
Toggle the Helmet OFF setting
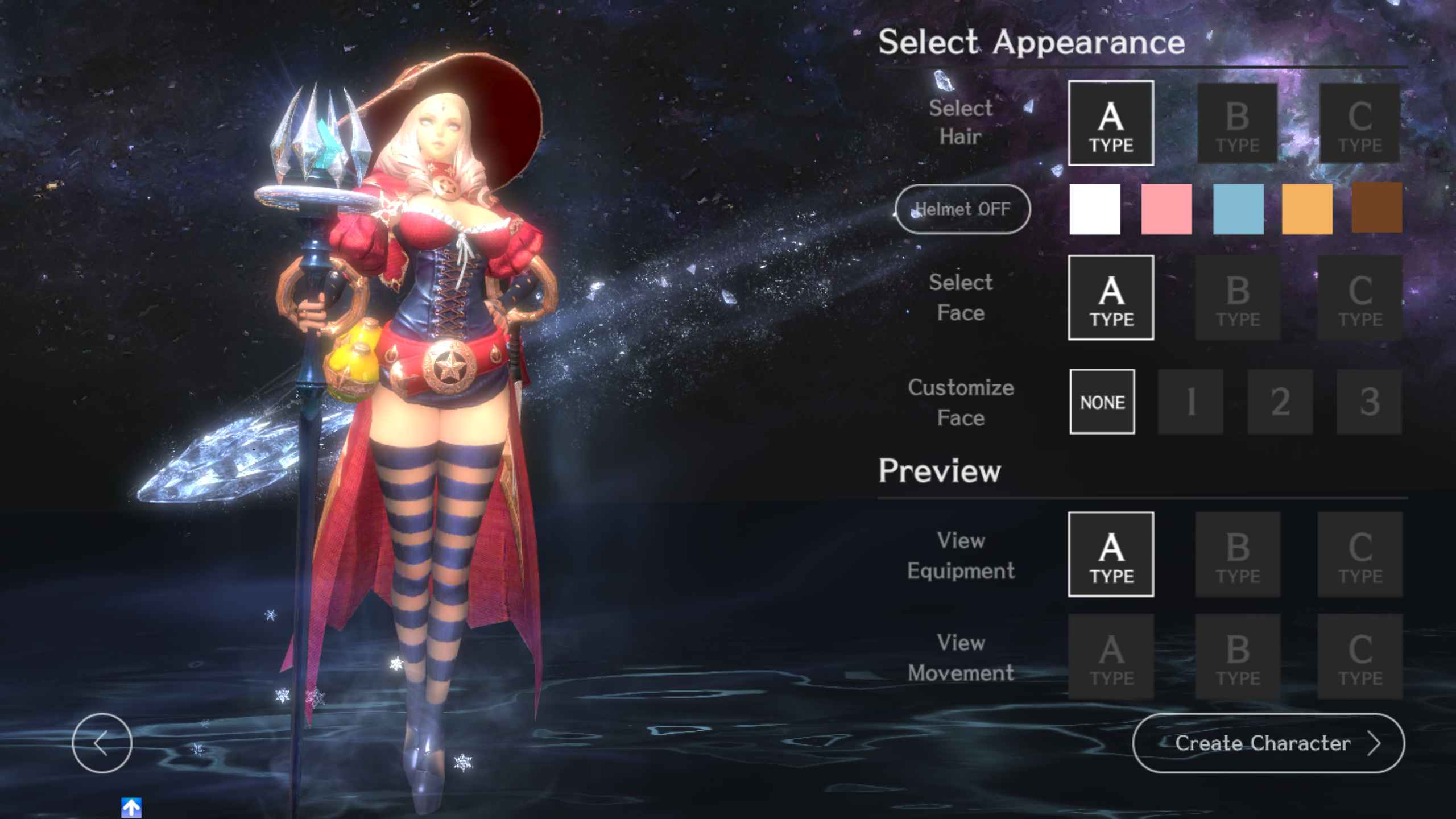[x=963, y=209]
